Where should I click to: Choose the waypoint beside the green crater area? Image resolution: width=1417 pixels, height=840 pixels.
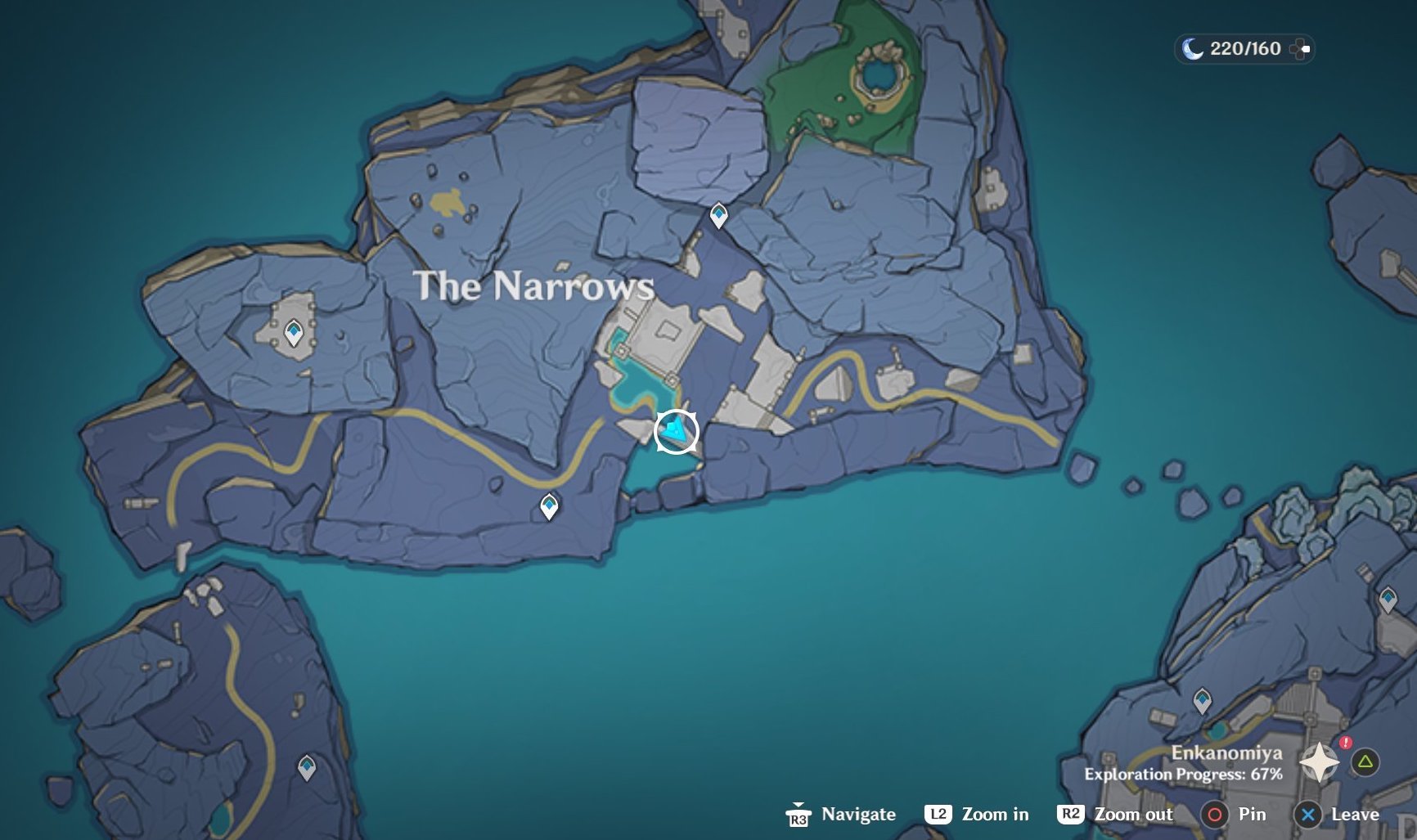tap(718, 215)
